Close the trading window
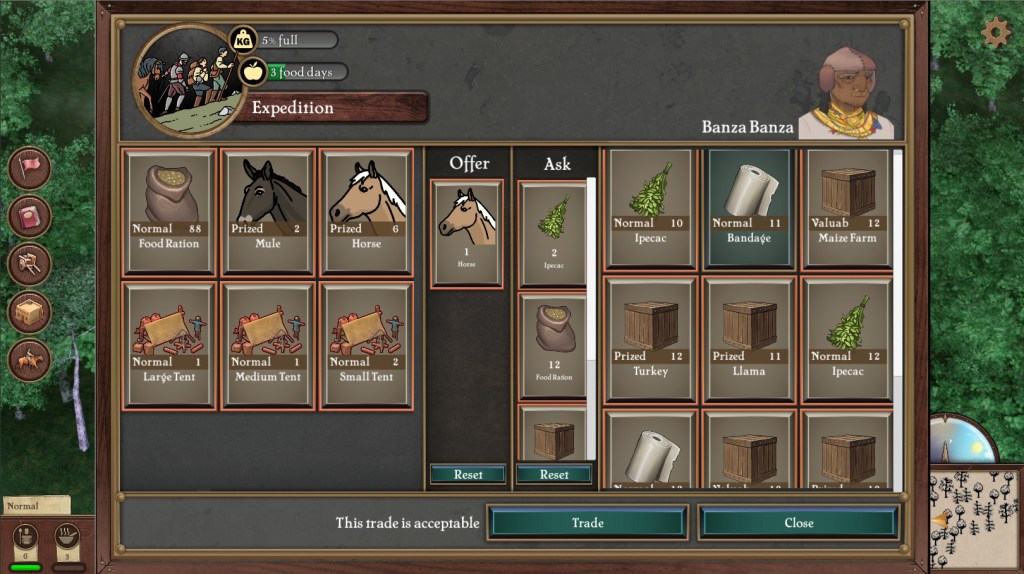The height and width of the screenshot is (574, 1024). 798,522
